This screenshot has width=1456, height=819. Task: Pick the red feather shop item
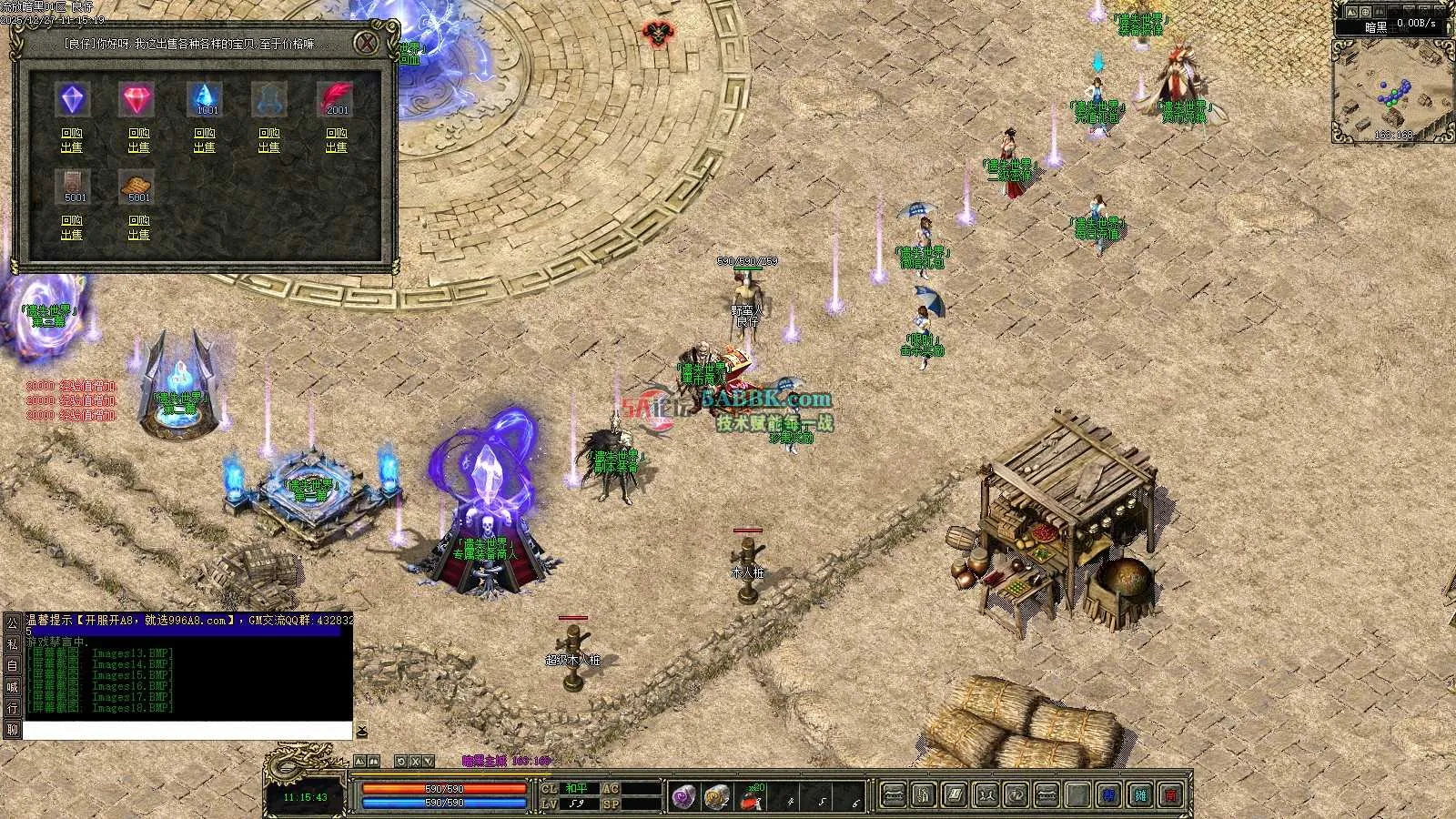coord(336,98)
